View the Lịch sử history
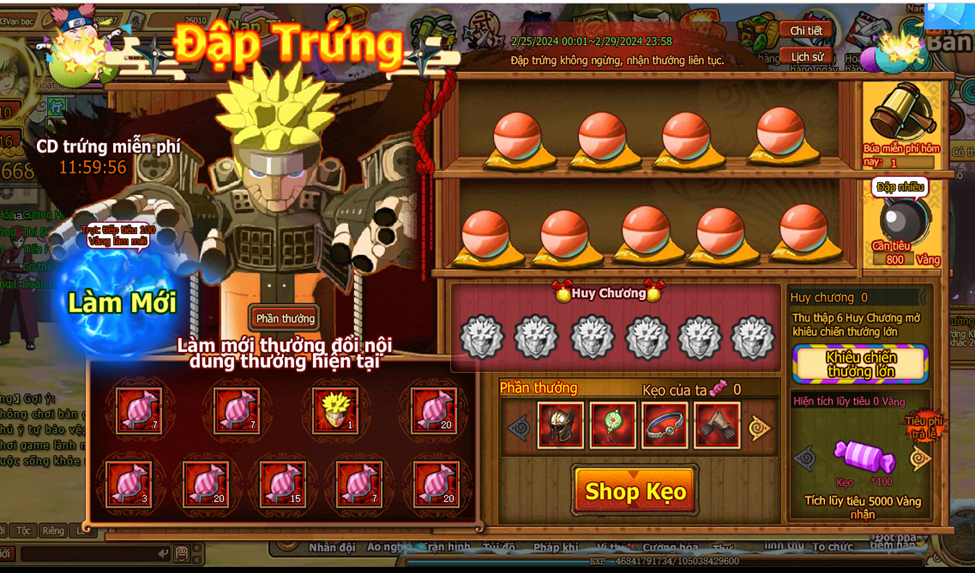 pyautogui.click(x=806, y=57)
